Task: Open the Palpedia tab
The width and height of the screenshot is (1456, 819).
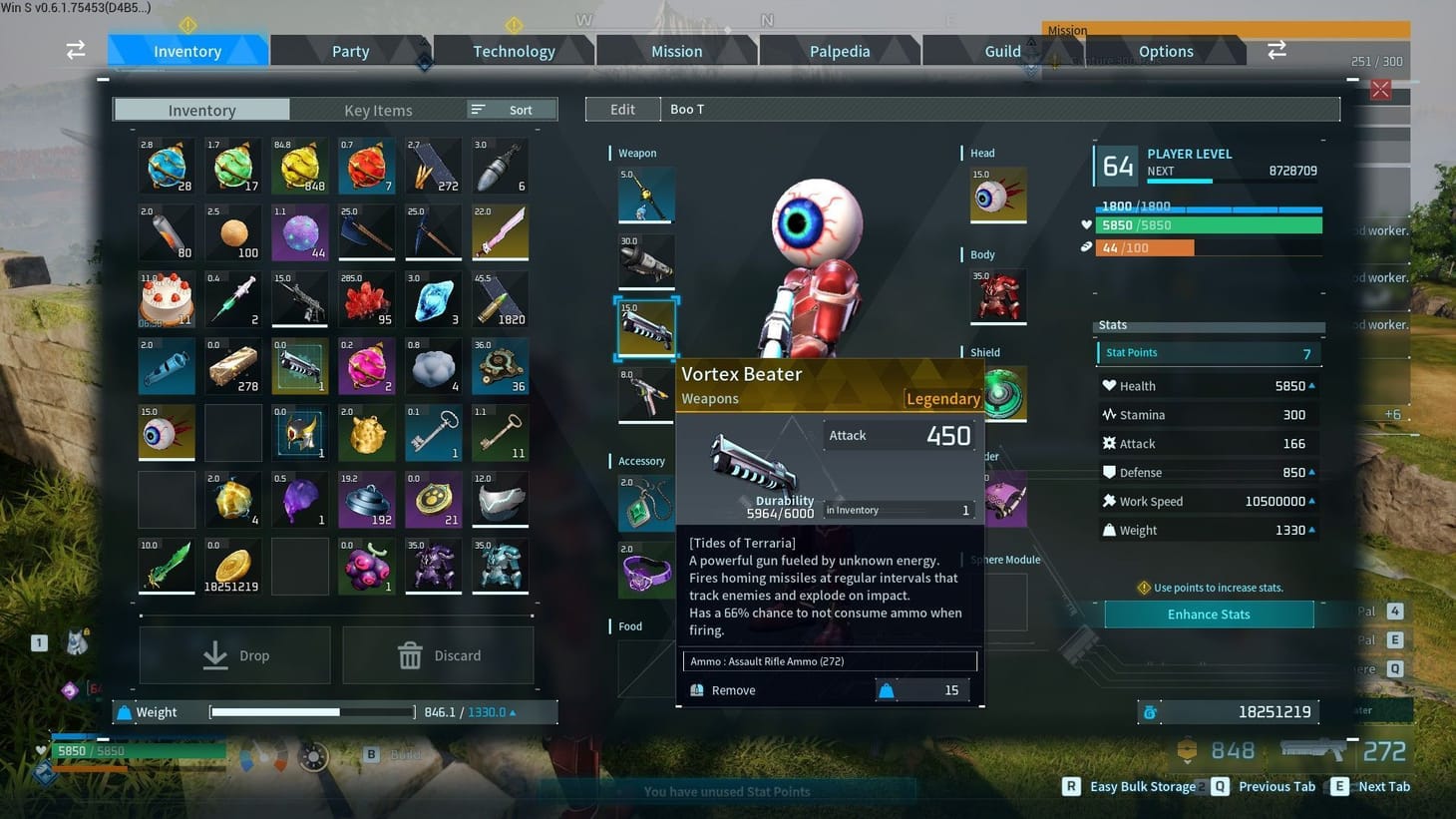Action: click(x=839, y=50)
